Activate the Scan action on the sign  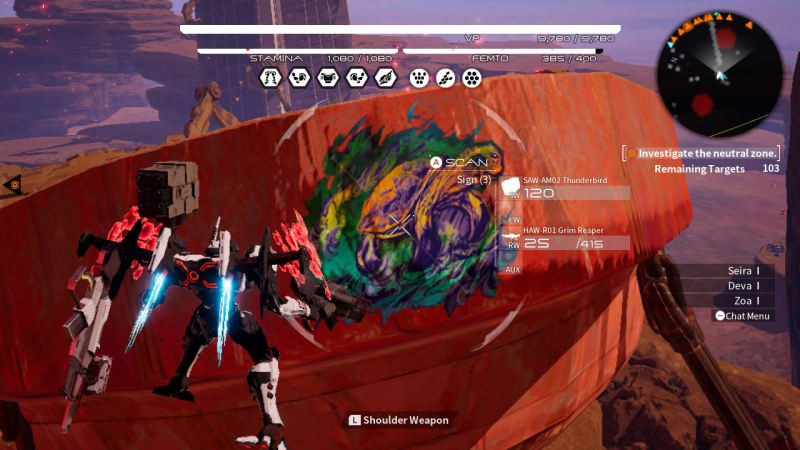click(x=460, y=162)
